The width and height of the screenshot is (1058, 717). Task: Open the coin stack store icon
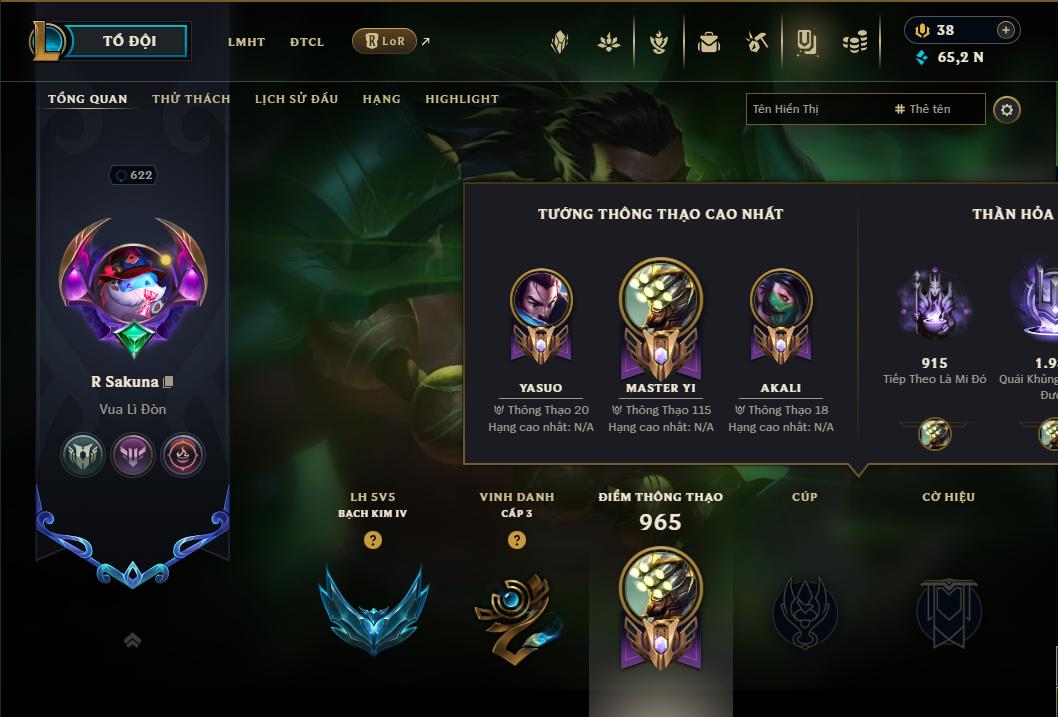(x=854, y=42)
